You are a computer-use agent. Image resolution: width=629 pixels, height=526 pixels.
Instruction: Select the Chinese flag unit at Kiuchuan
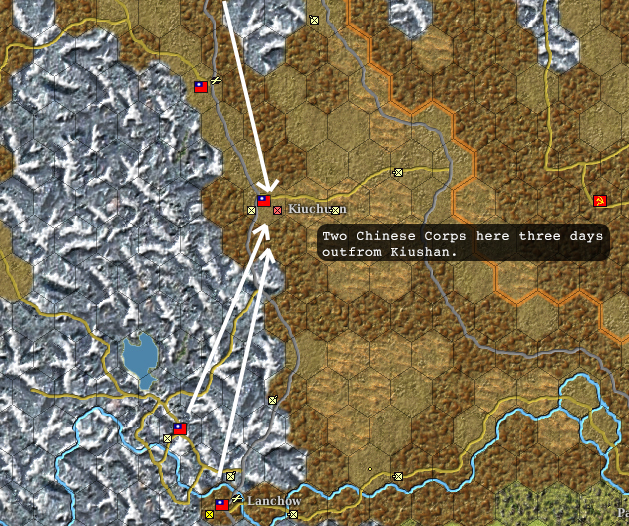coord(264,201)
